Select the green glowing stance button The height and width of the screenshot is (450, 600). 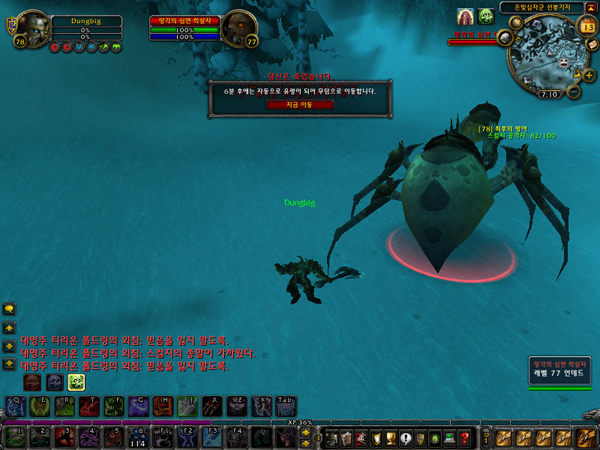(x=76, y=382)
